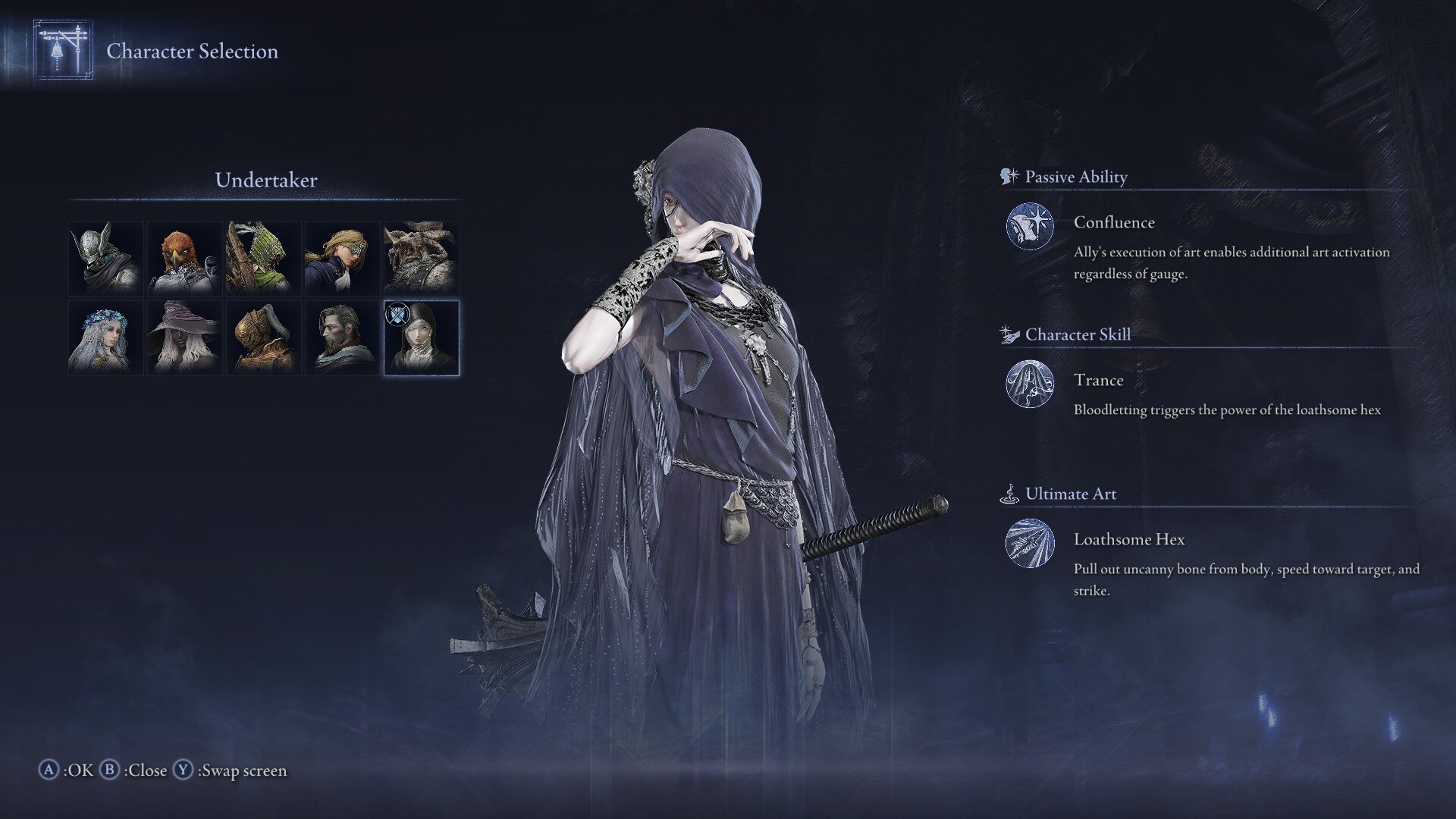Select the Confluence passive ability icon

[x=1030, y=227]
